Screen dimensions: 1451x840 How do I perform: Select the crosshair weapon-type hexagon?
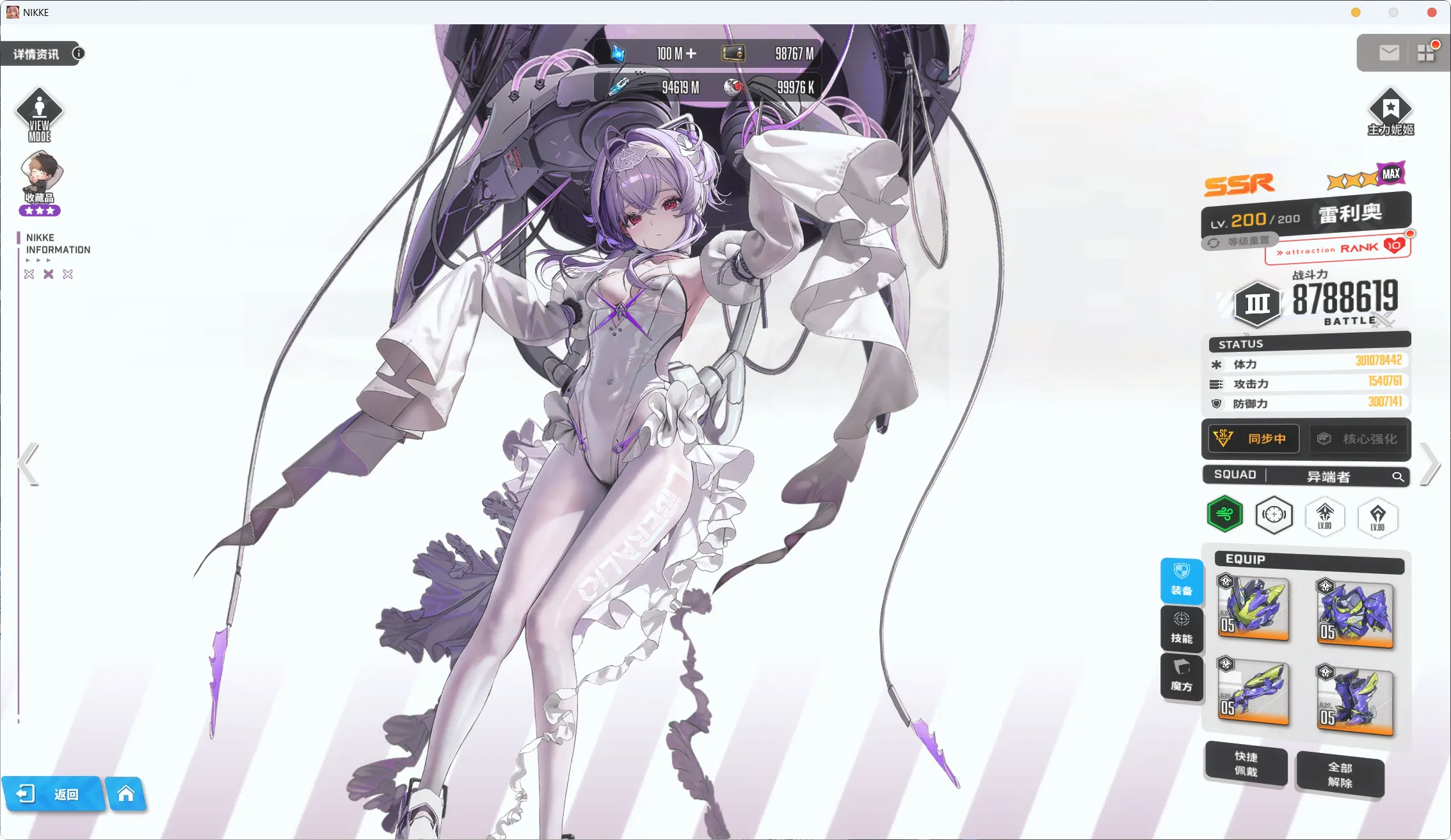pos(1274,515)
